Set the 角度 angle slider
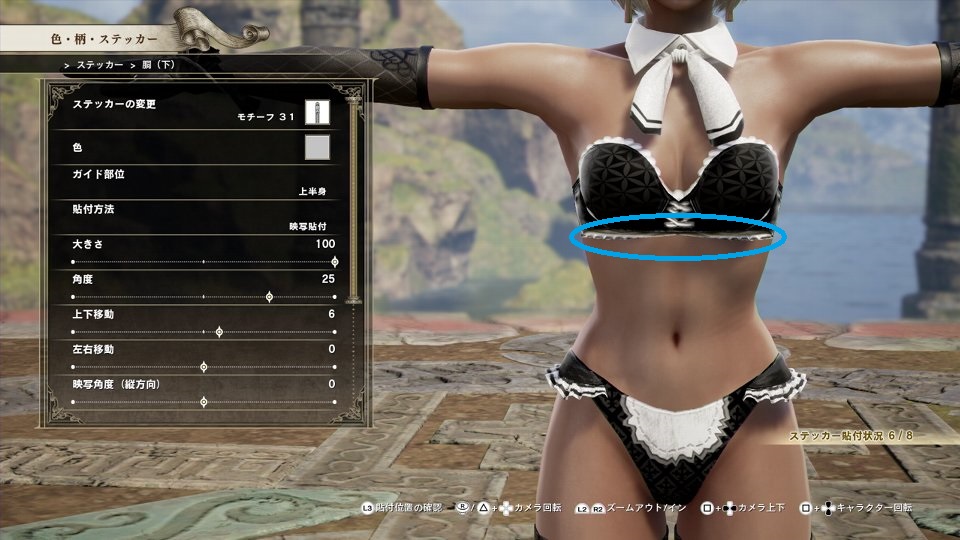The width and height of the screenshot is (960, 540). (269, 297)
